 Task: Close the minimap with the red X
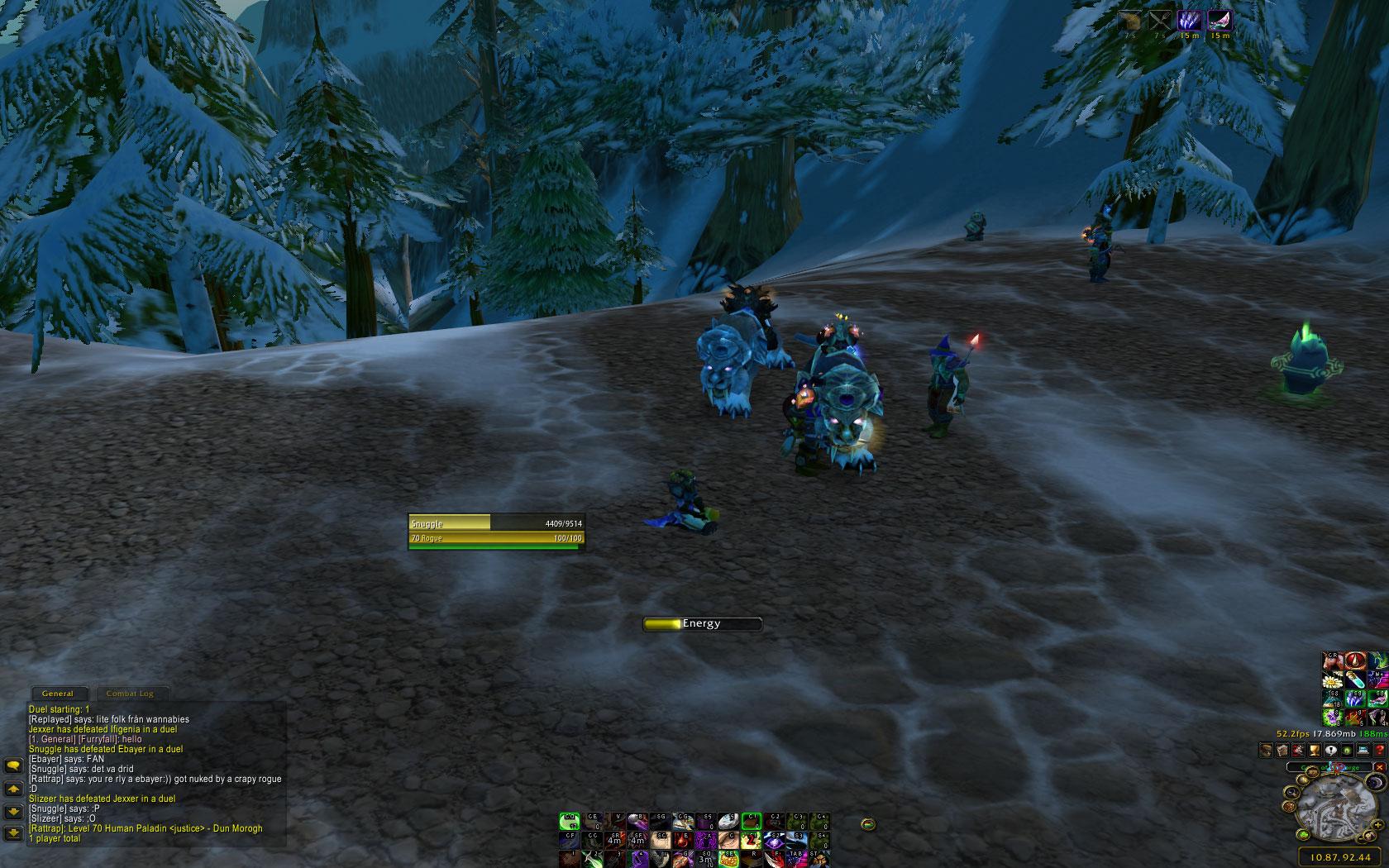click(1378, 767)
